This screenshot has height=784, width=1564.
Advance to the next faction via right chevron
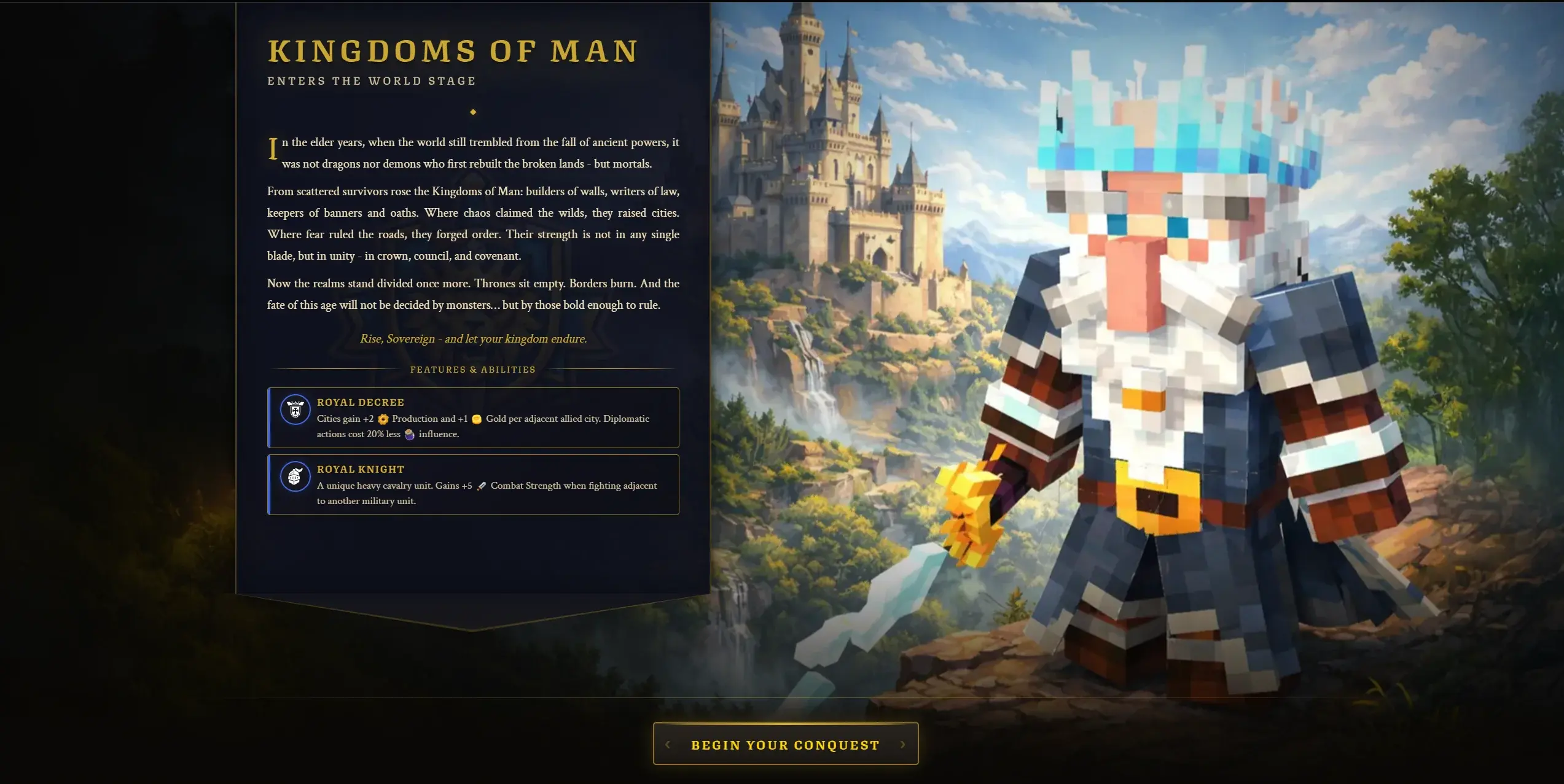[x=902, y=744]
